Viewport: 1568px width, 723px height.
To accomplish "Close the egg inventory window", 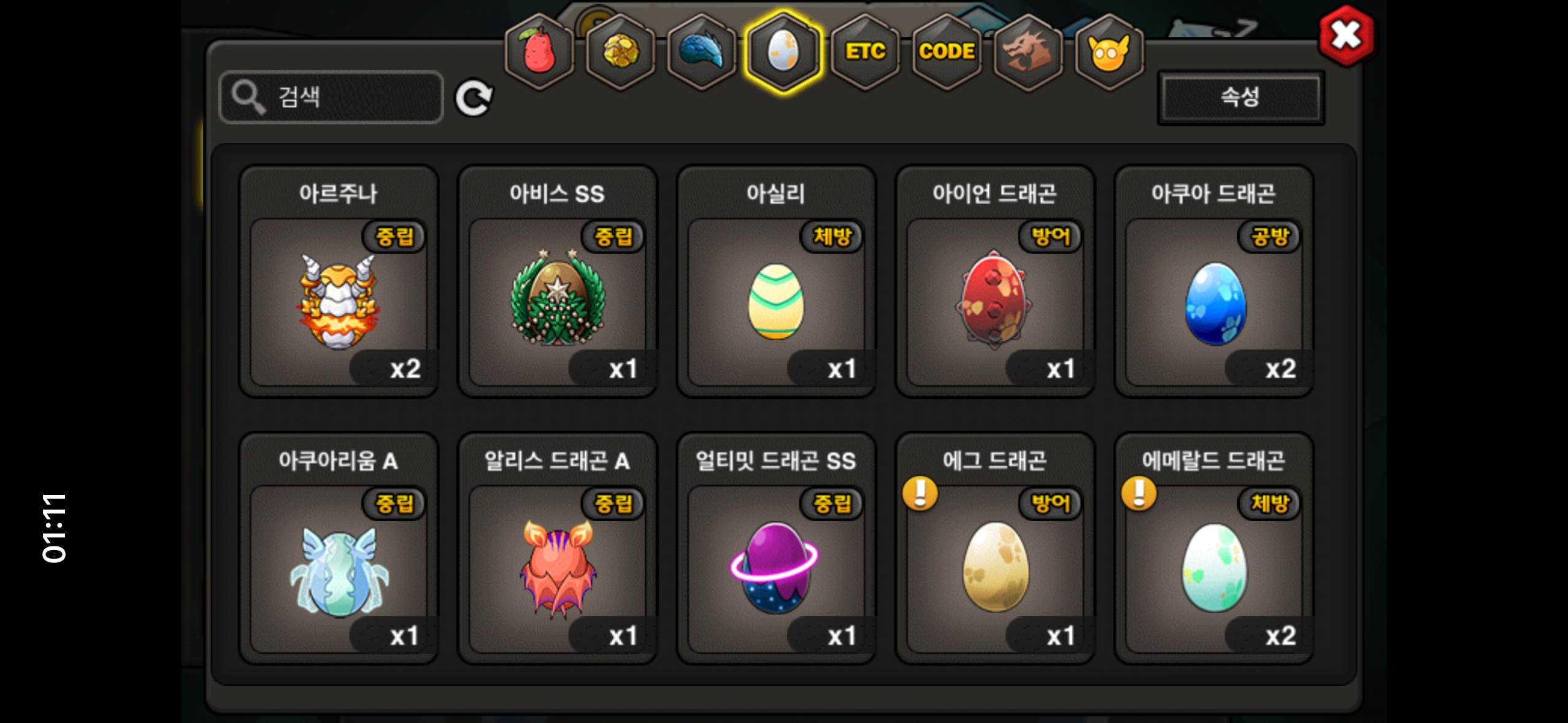I will 1346,36.
